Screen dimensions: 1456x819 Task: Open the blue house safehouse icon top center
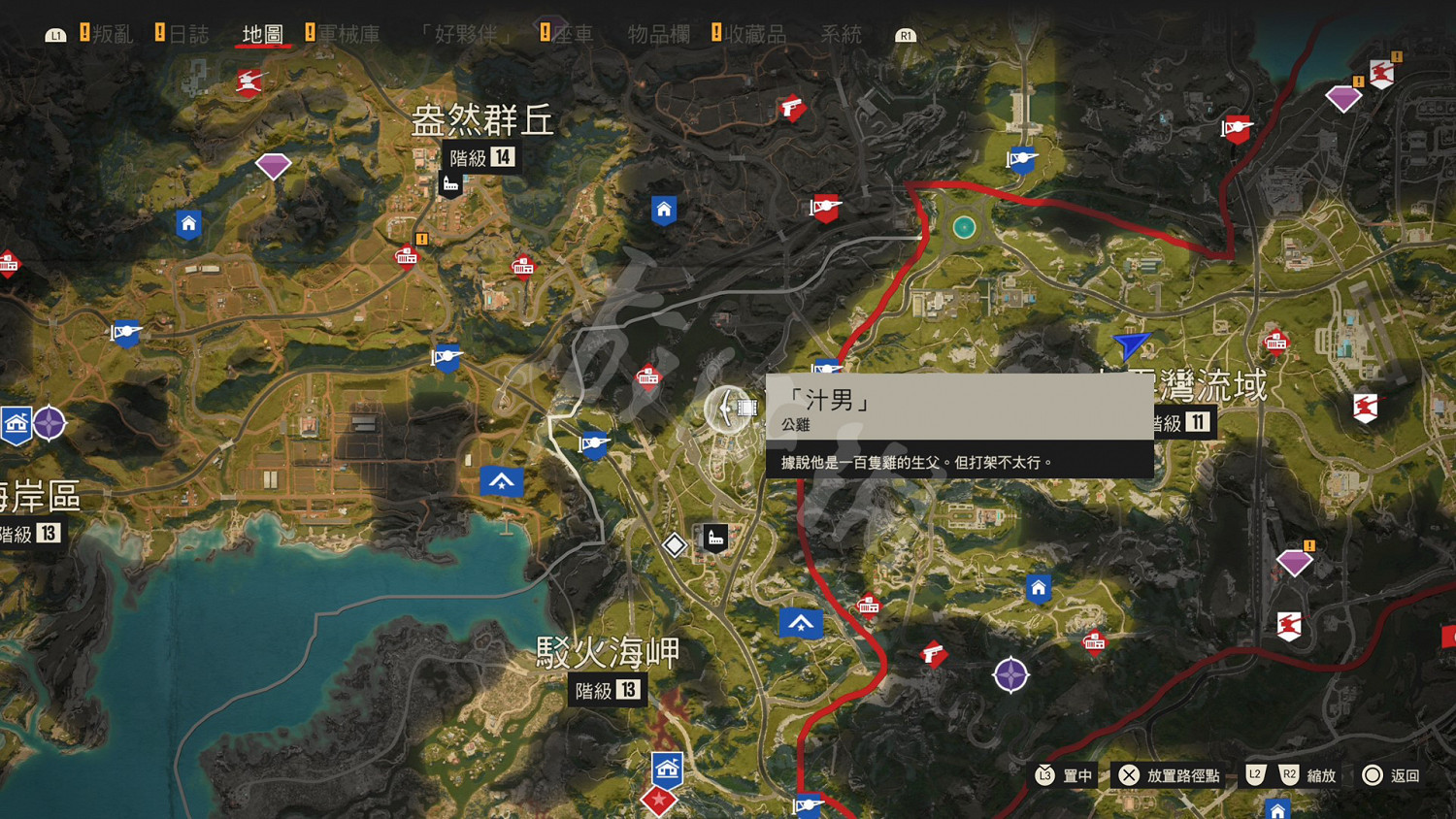[x=664, y=209]
